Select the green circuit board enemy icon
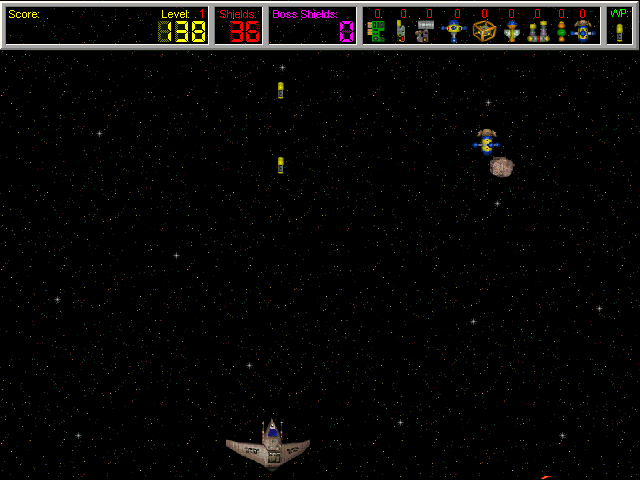This screenshot has height=480, width=640. [x=376, y=31]
